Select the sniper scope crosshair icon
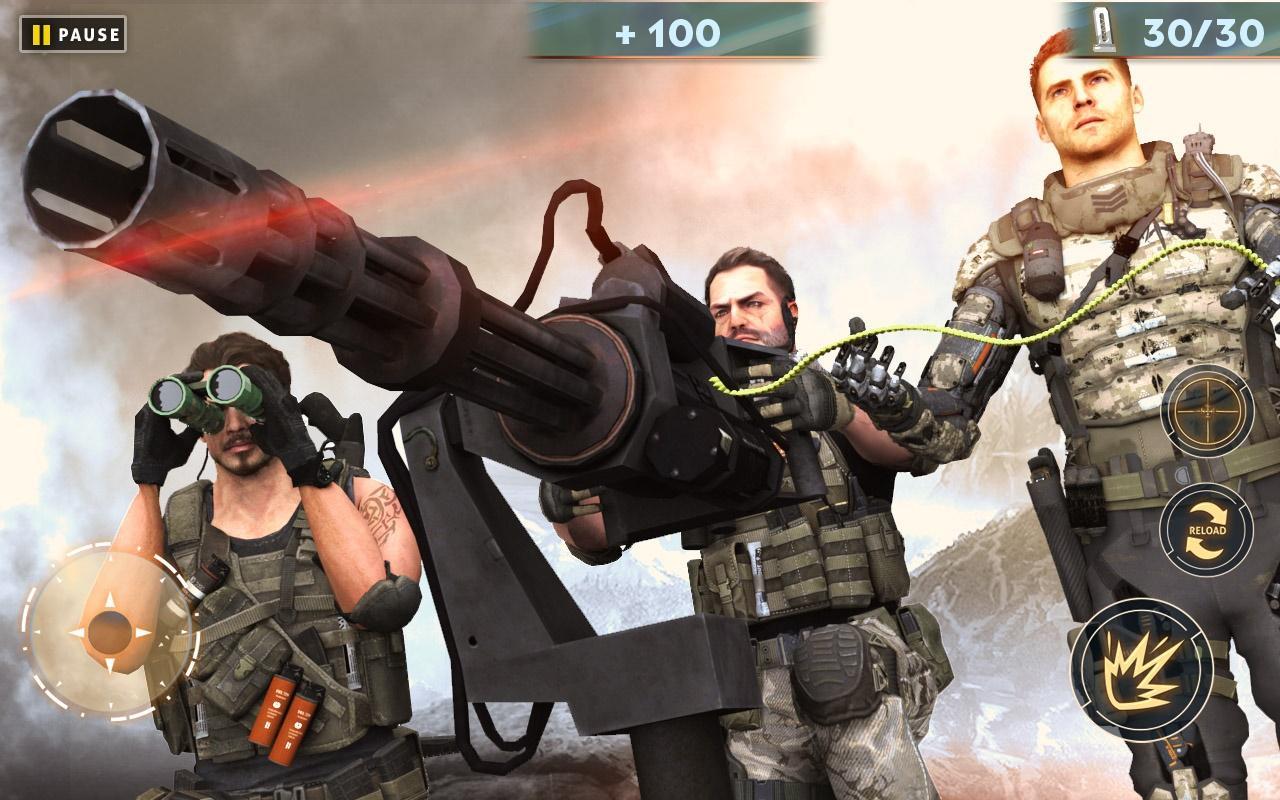This screenshot has width=1280, height=800. [x=1207, y=411]
